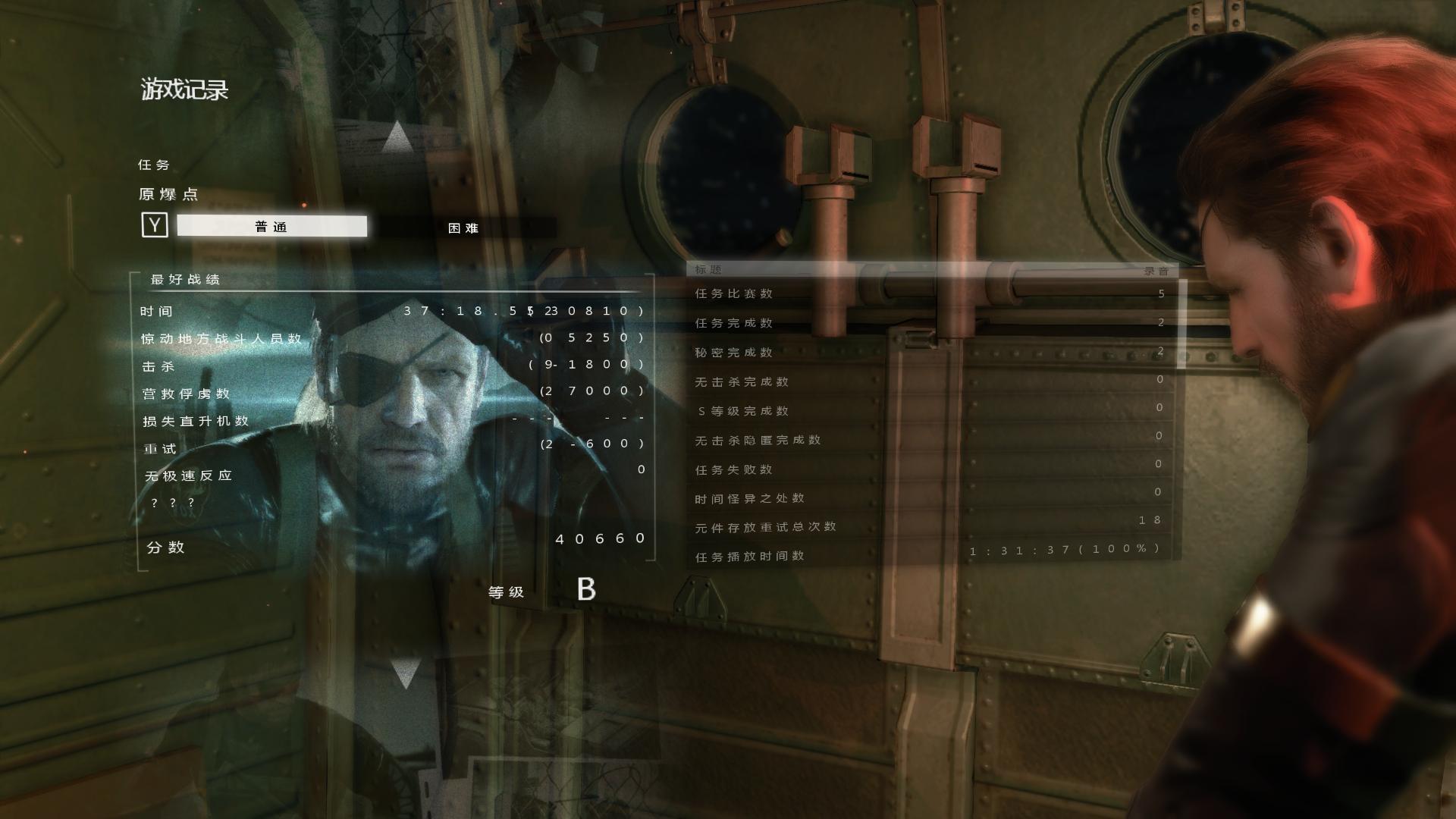1456x819 pixels.
Task: Toggle the 标题 column header
Action: coord(707,269)
